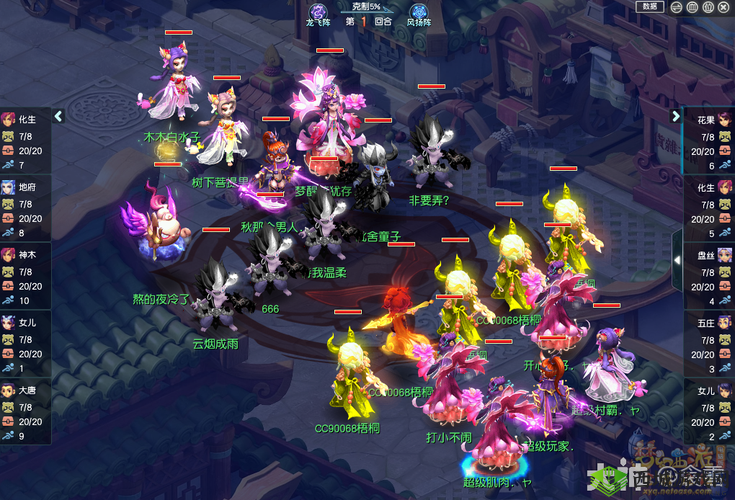Collapse the roster panel containing 地府
Screen dimensions: 735x500
58,116
